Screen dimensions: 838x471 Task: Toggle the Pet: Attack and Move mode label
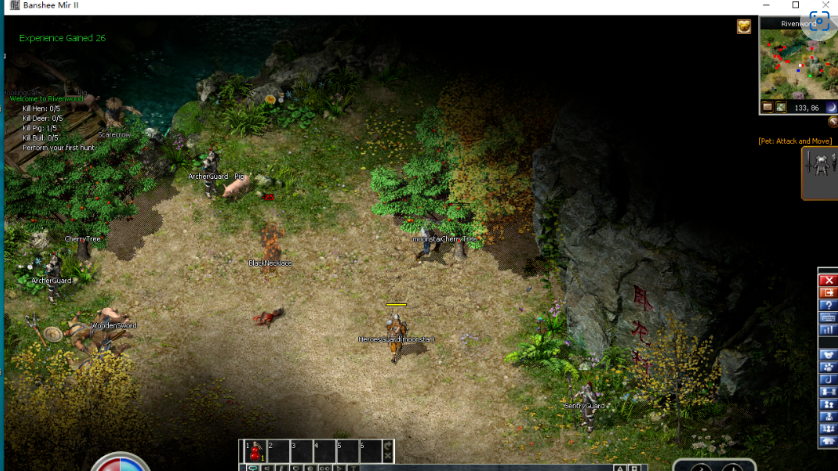795,141
